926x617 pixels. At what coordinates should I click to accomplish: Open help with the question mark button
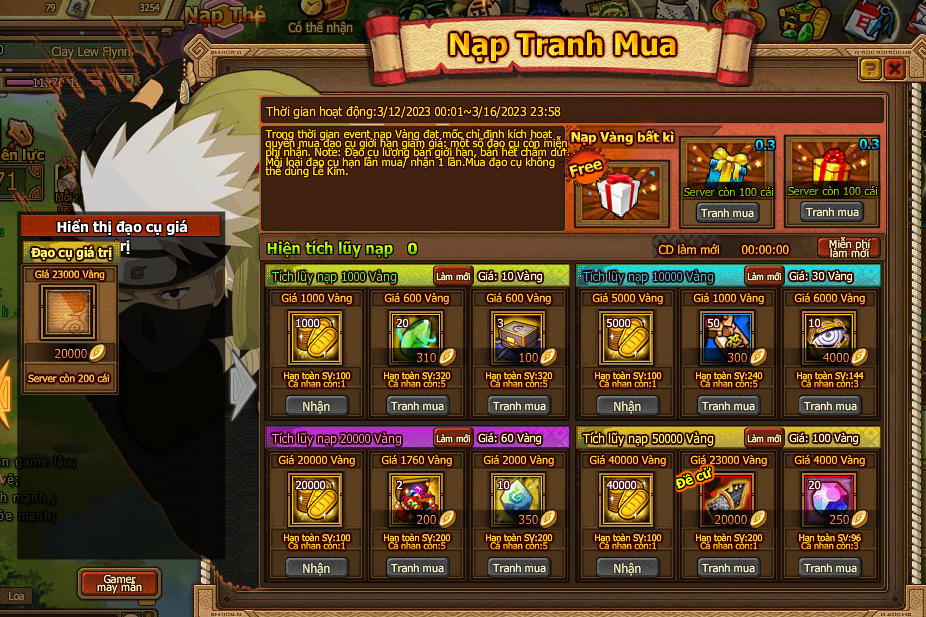(870, 69)
